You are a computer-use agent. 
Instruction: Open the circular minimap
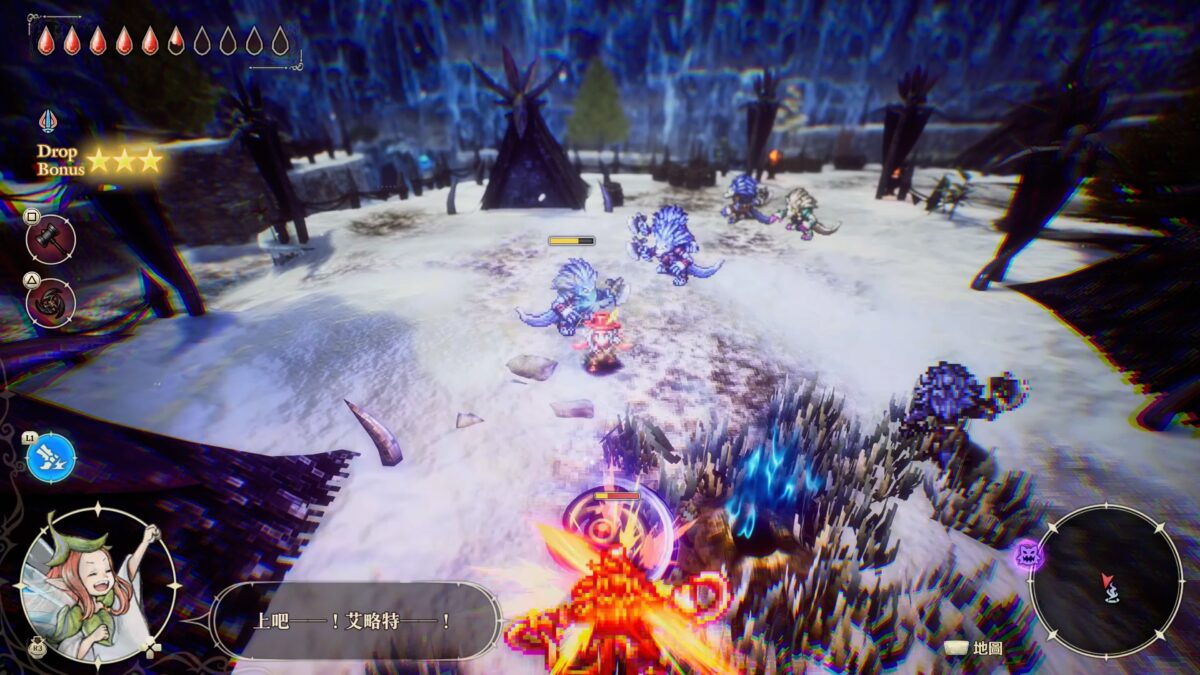[x=1106, y=580]
